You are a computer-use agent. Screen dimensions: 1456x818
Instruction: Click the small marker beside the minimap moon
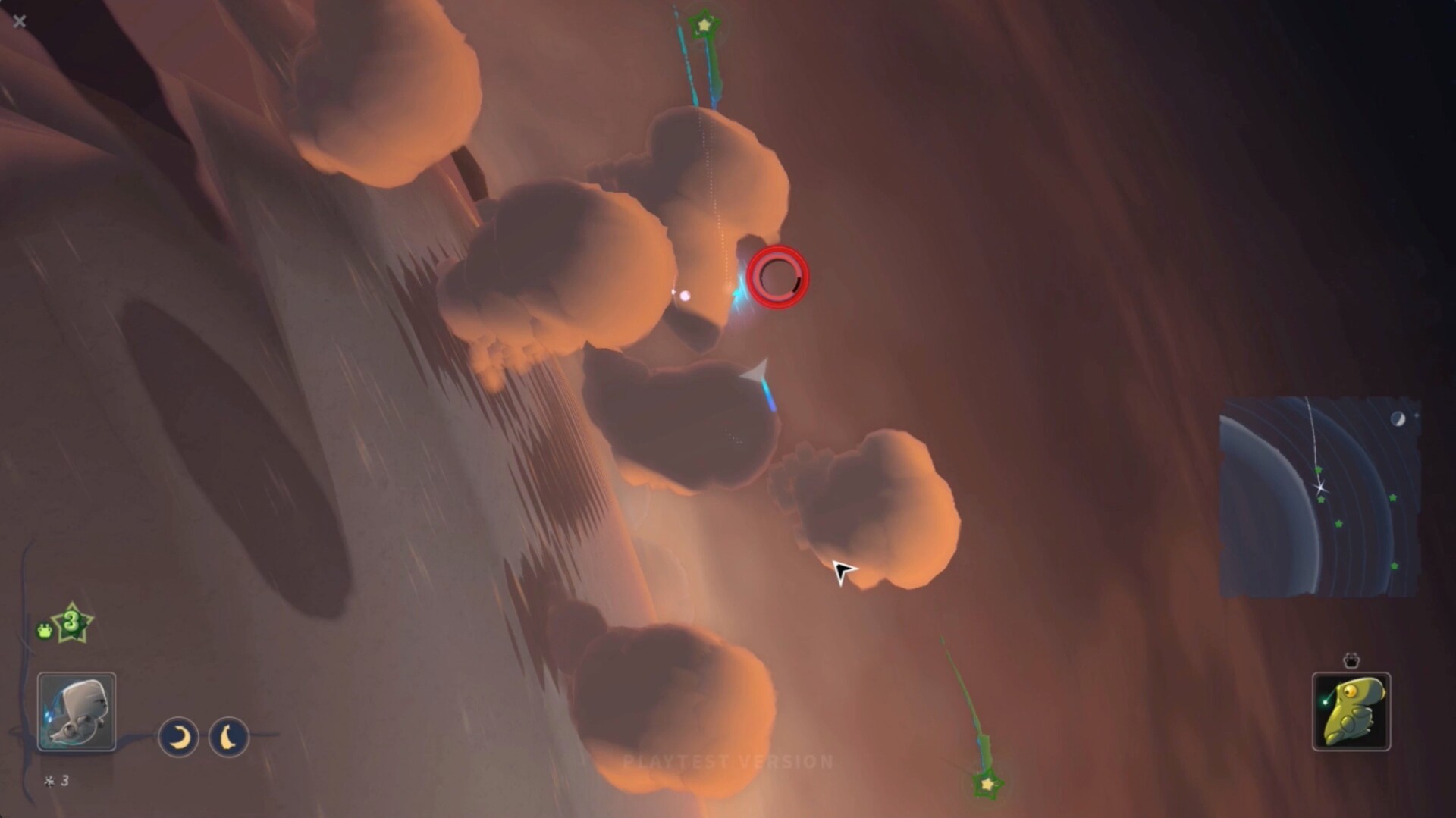click(x=1417, y=414)
